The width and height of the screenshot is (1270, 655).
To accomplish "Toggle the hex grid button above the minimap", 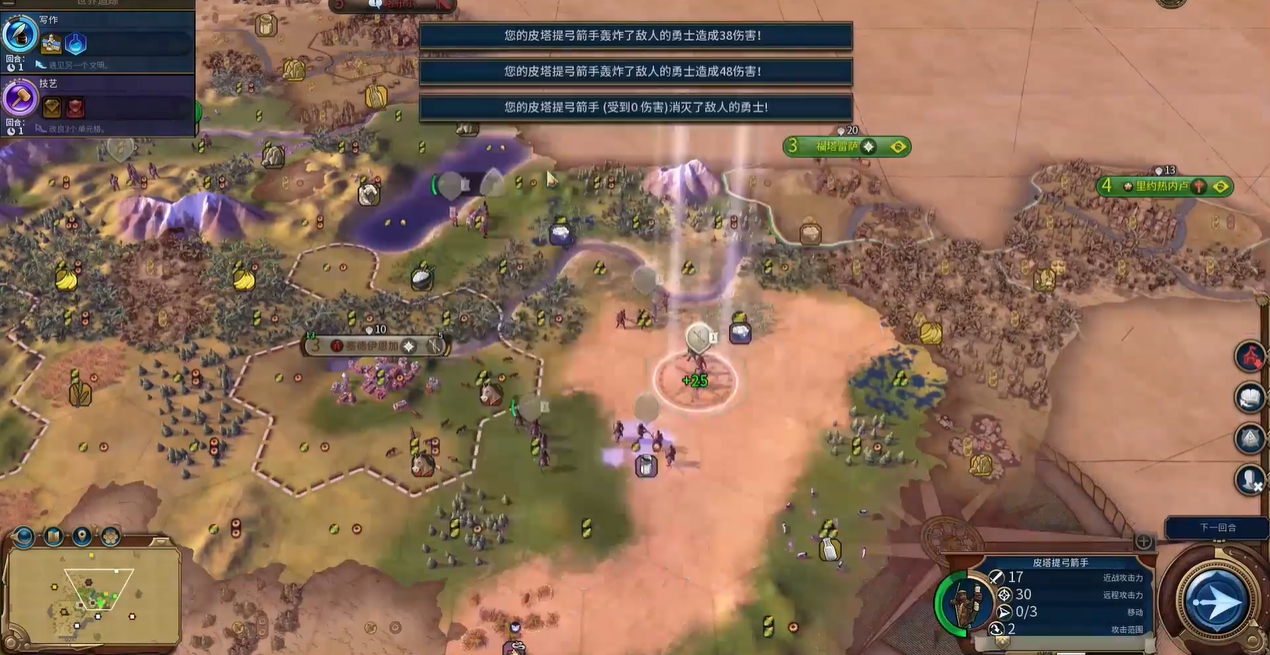I will point(110,537).
